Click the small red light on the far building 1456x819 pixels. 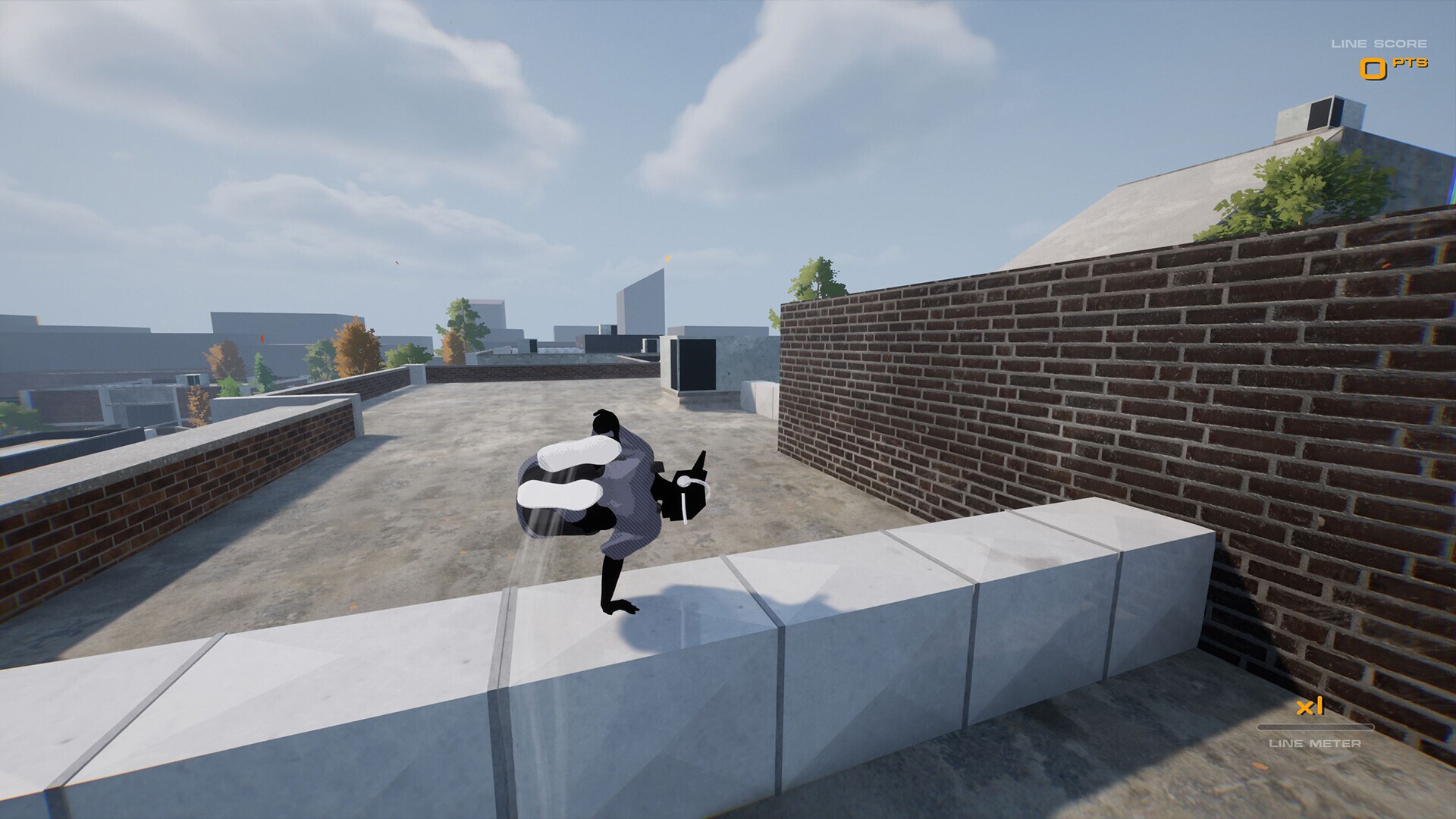click(x=262, y=339)
